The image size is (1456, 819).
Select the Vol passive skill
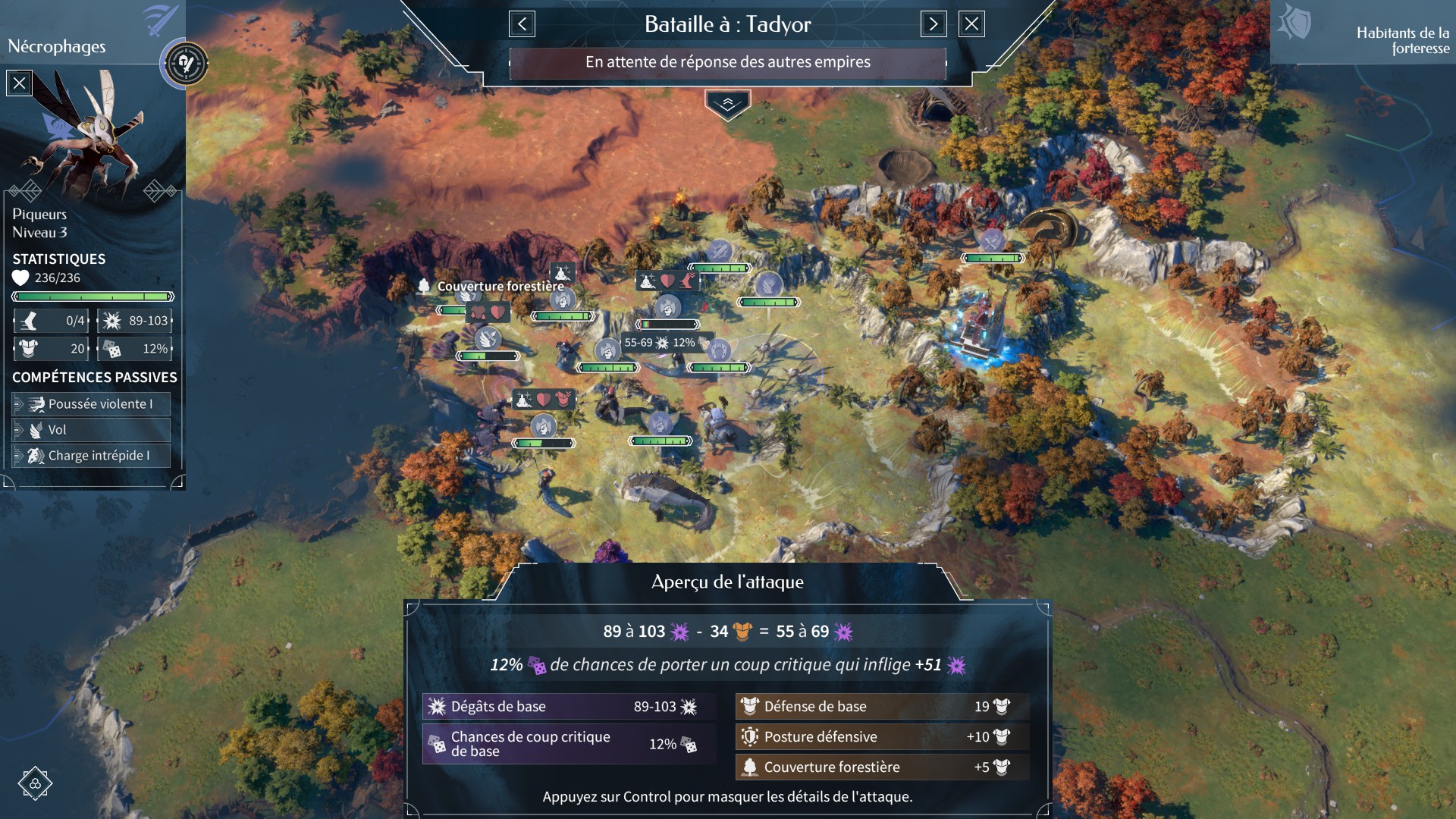coord(92,430)
